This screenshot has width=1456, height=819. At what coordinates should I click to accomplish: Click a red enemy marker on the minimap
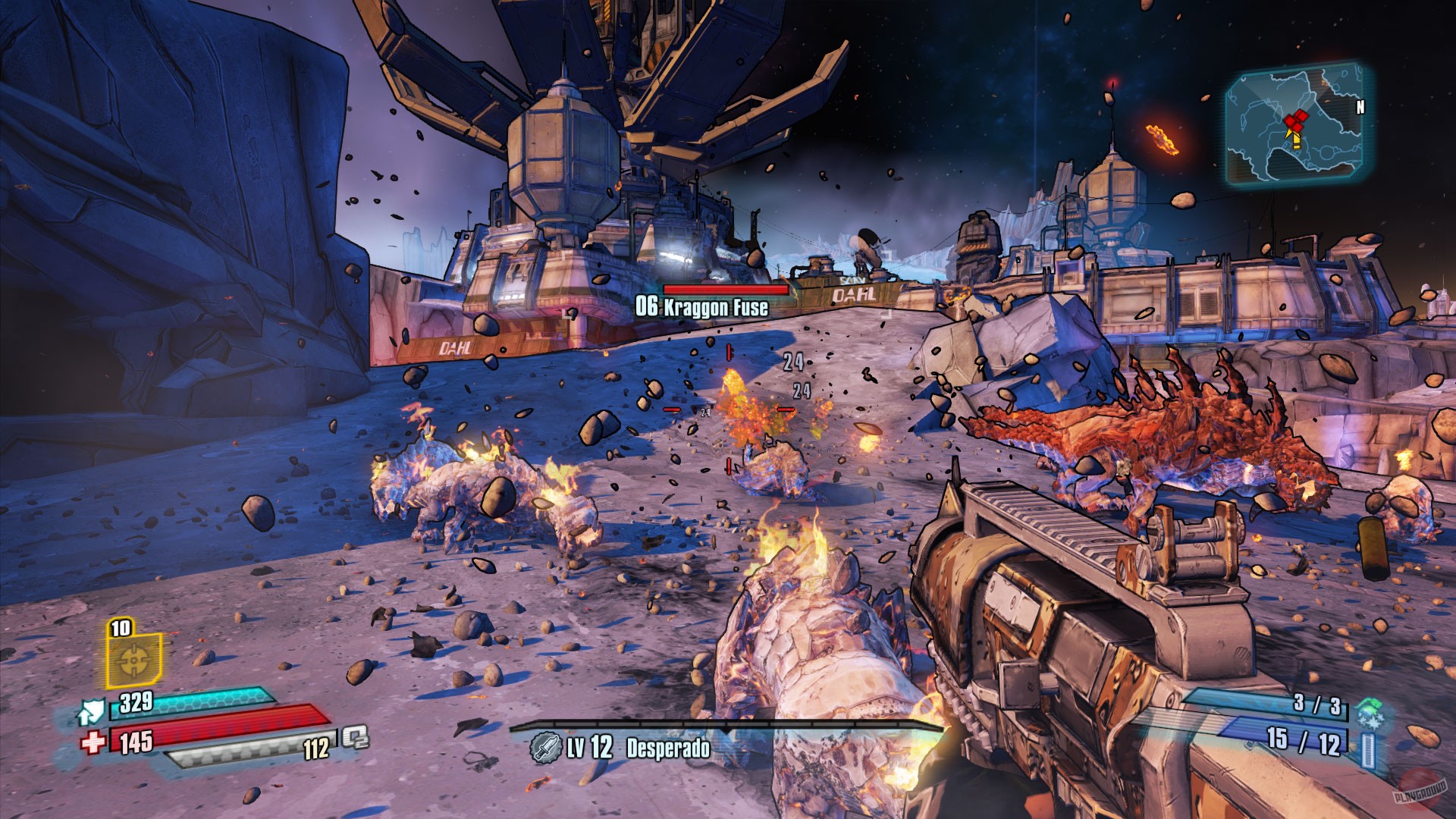1296,118
